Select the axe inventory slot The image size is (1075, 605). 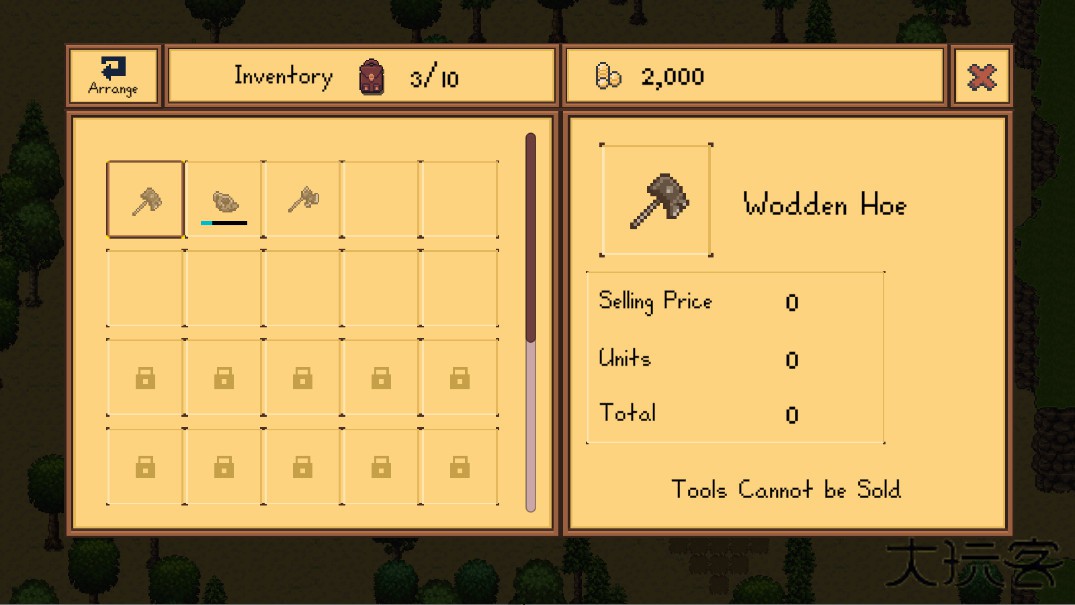[302, 200]
